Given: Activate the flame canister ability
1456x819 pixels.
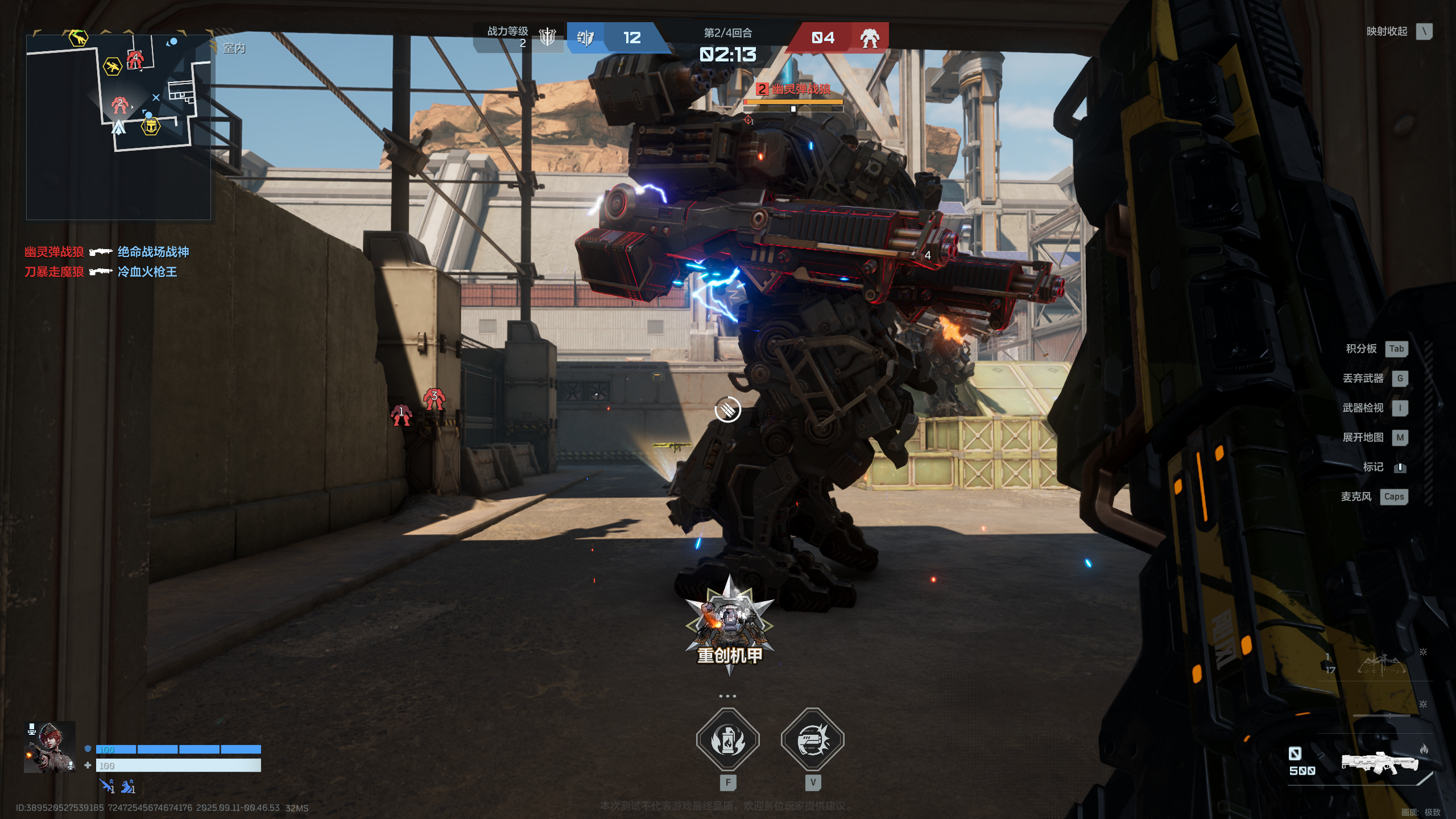Looking at the screenshot, I should [728, 740].
